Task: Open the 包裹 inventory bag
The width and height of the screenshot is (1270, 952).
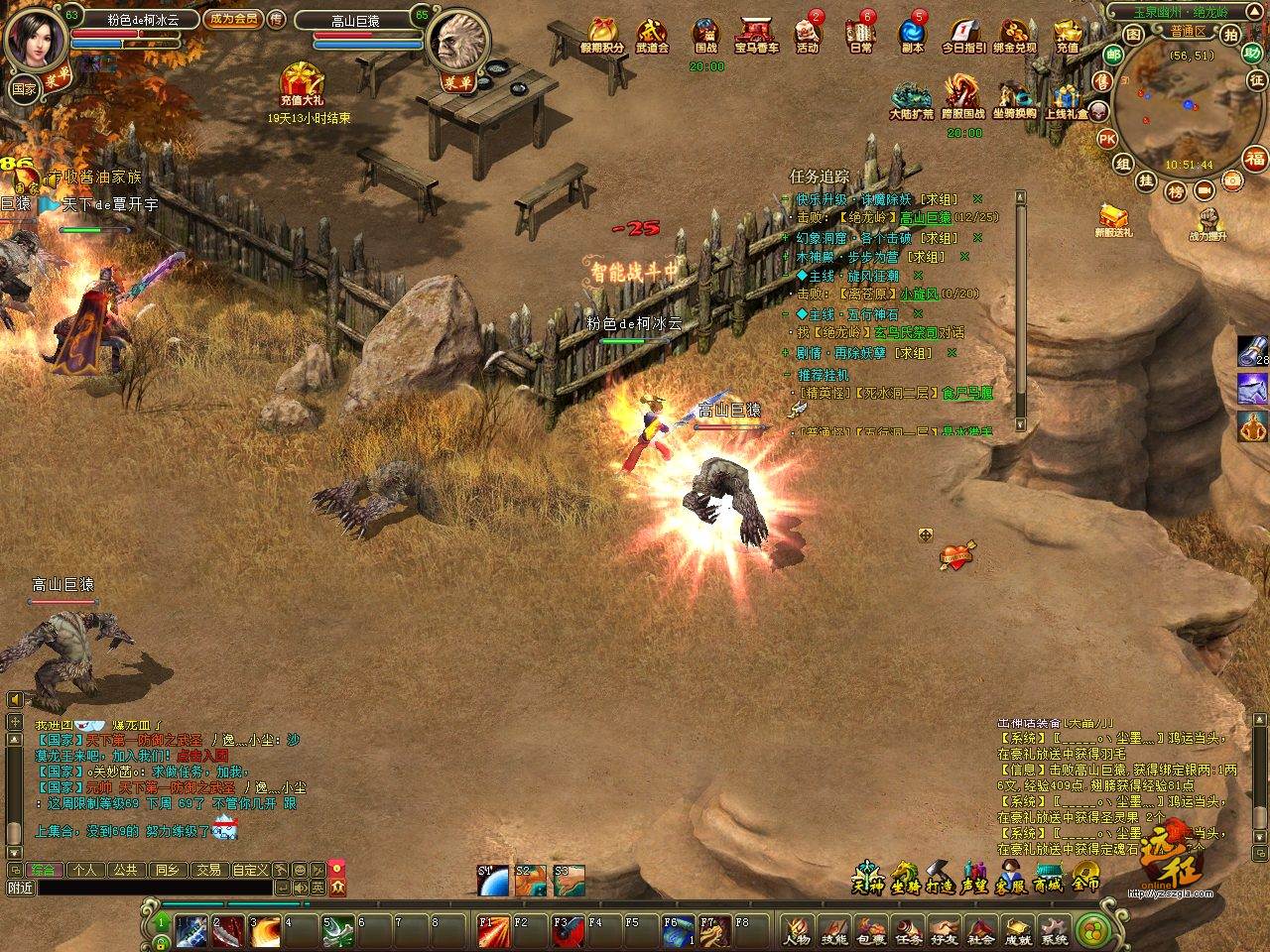Action: 871,931
